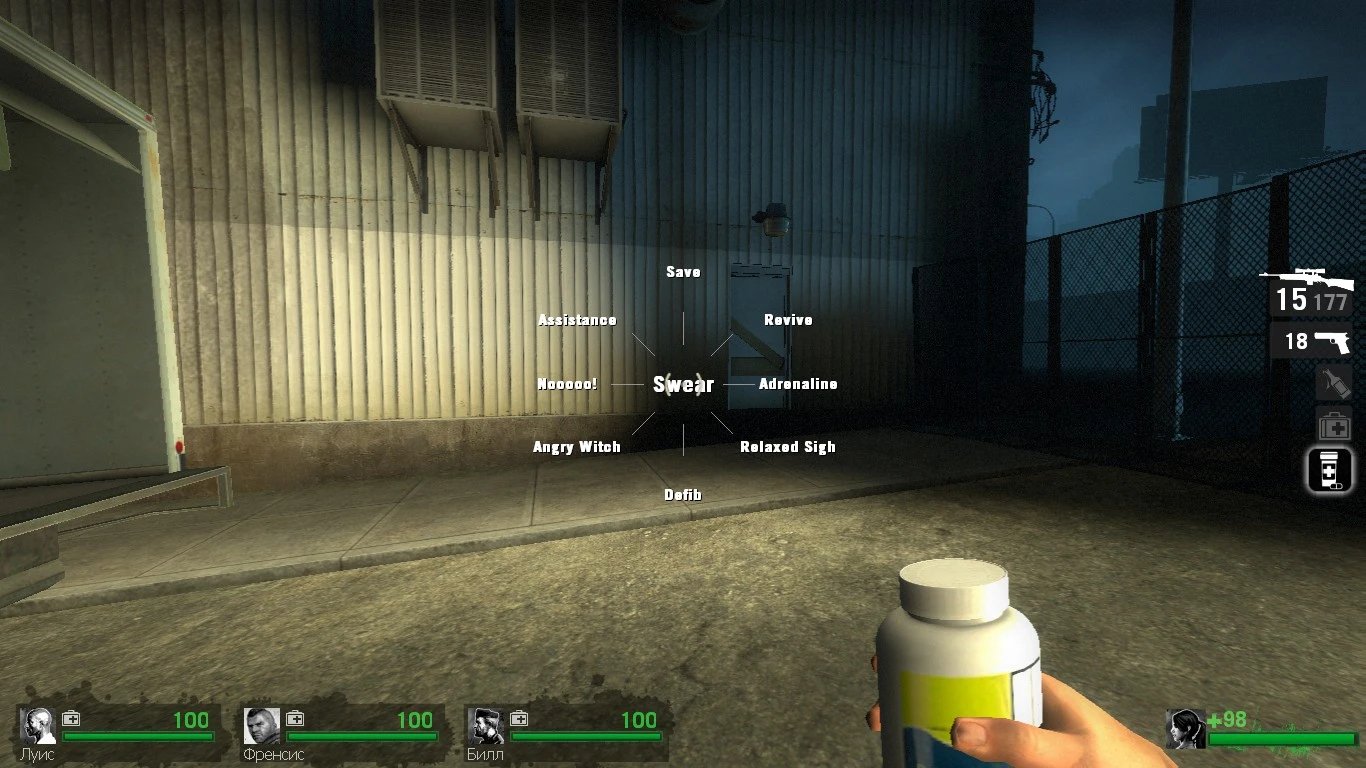Select Adrenaline on the vocalize wheel
Image resolution: width=1366 pixels, height=768 pixels.
[x=798, y=383]
